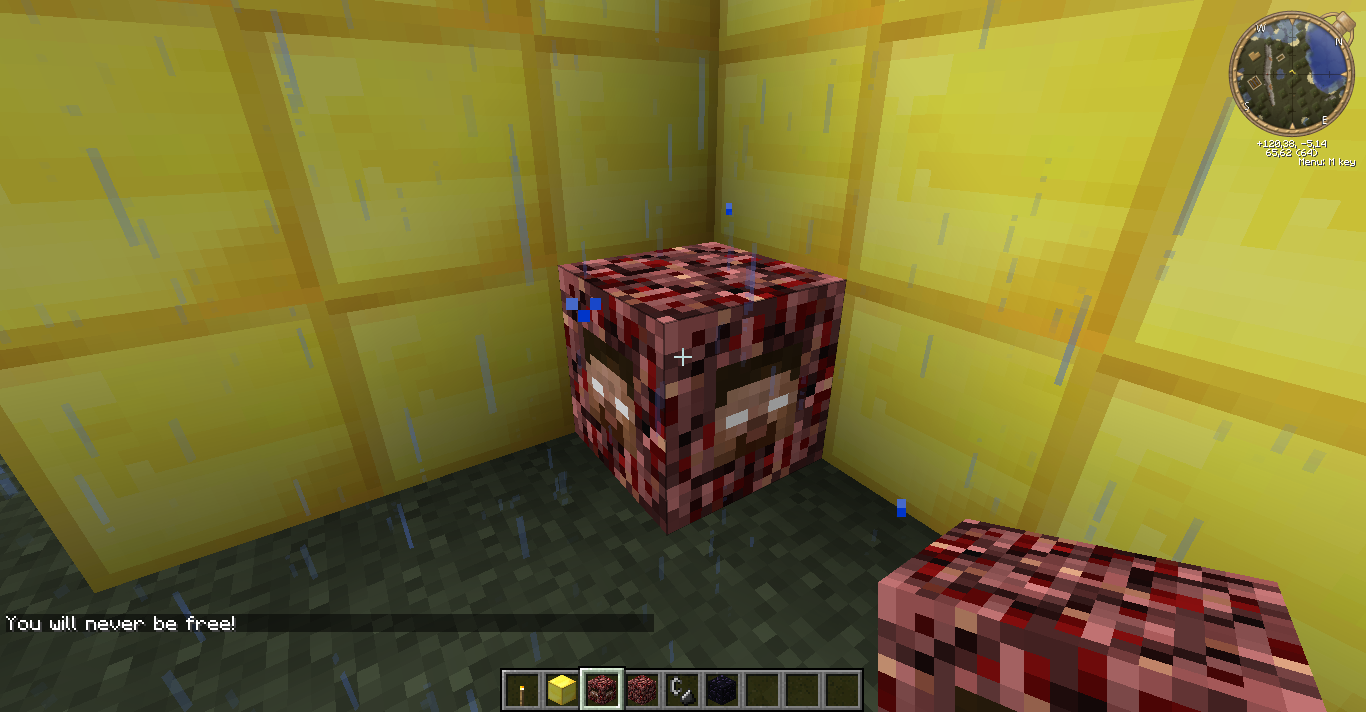Screen dimensions: 1366x712
Task: Click the circular compass minimap
Action: (1293, 75)
